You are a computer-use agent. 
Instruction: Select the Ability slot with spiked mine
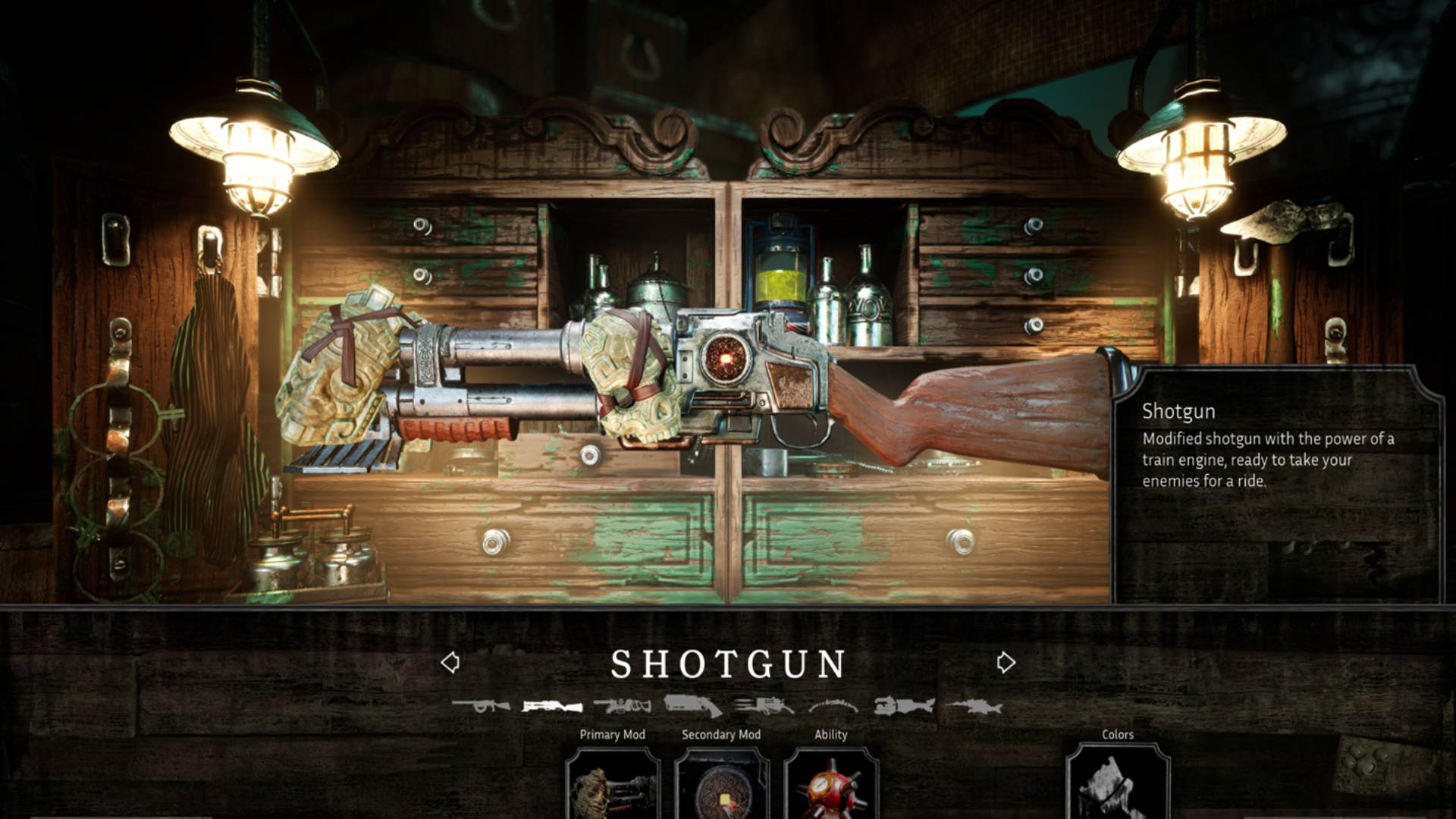click(x=830, y=785)
